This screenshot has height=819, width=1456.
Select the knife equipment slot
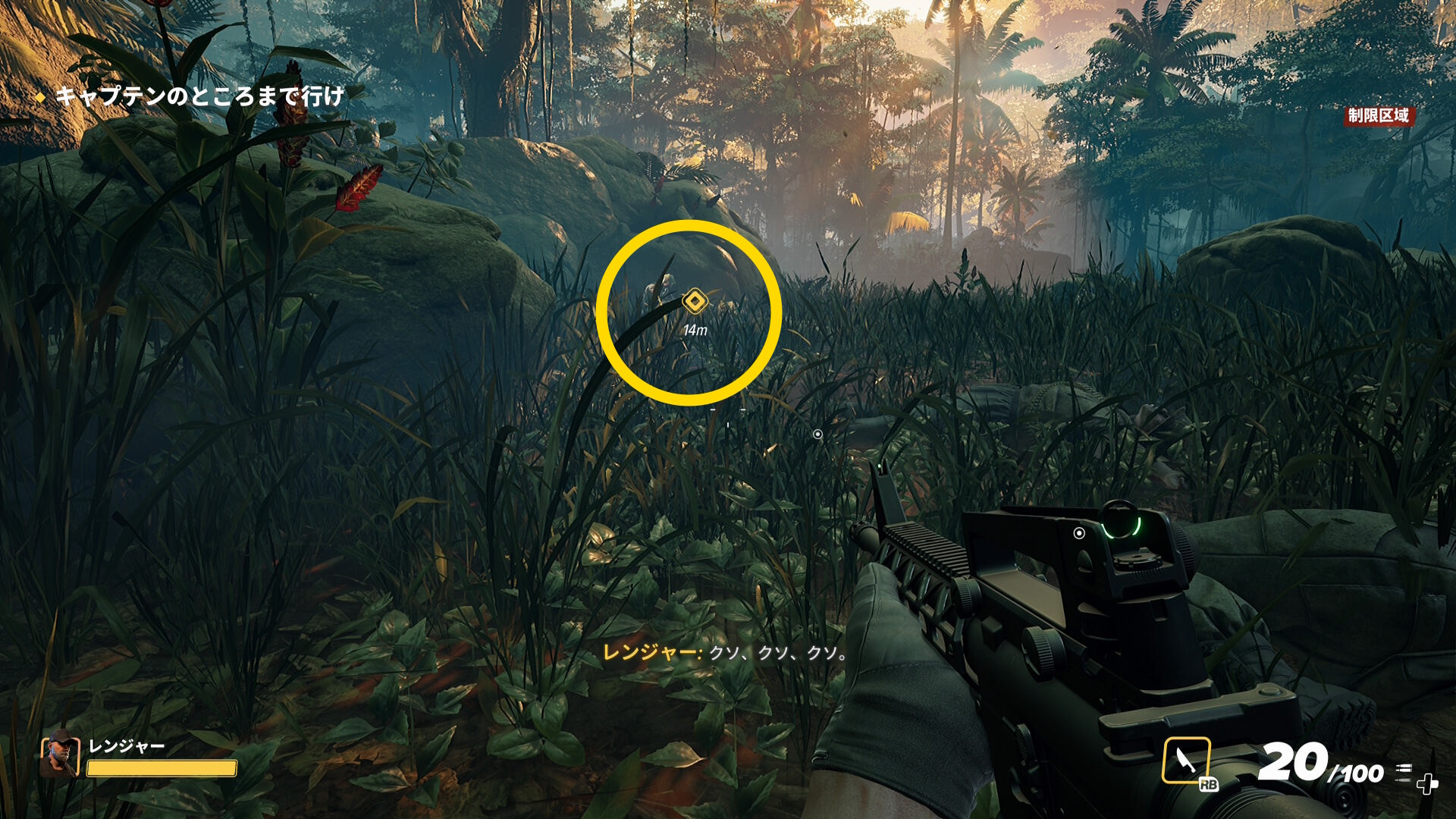tap(1186, 760)
